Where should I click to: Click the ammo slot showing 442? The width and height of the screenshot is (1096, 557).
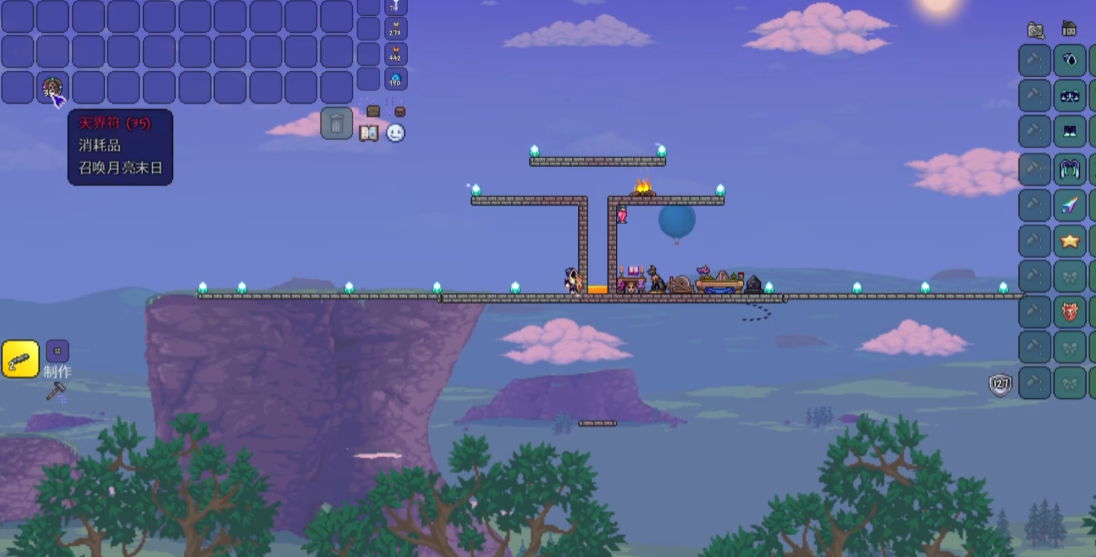396,54
